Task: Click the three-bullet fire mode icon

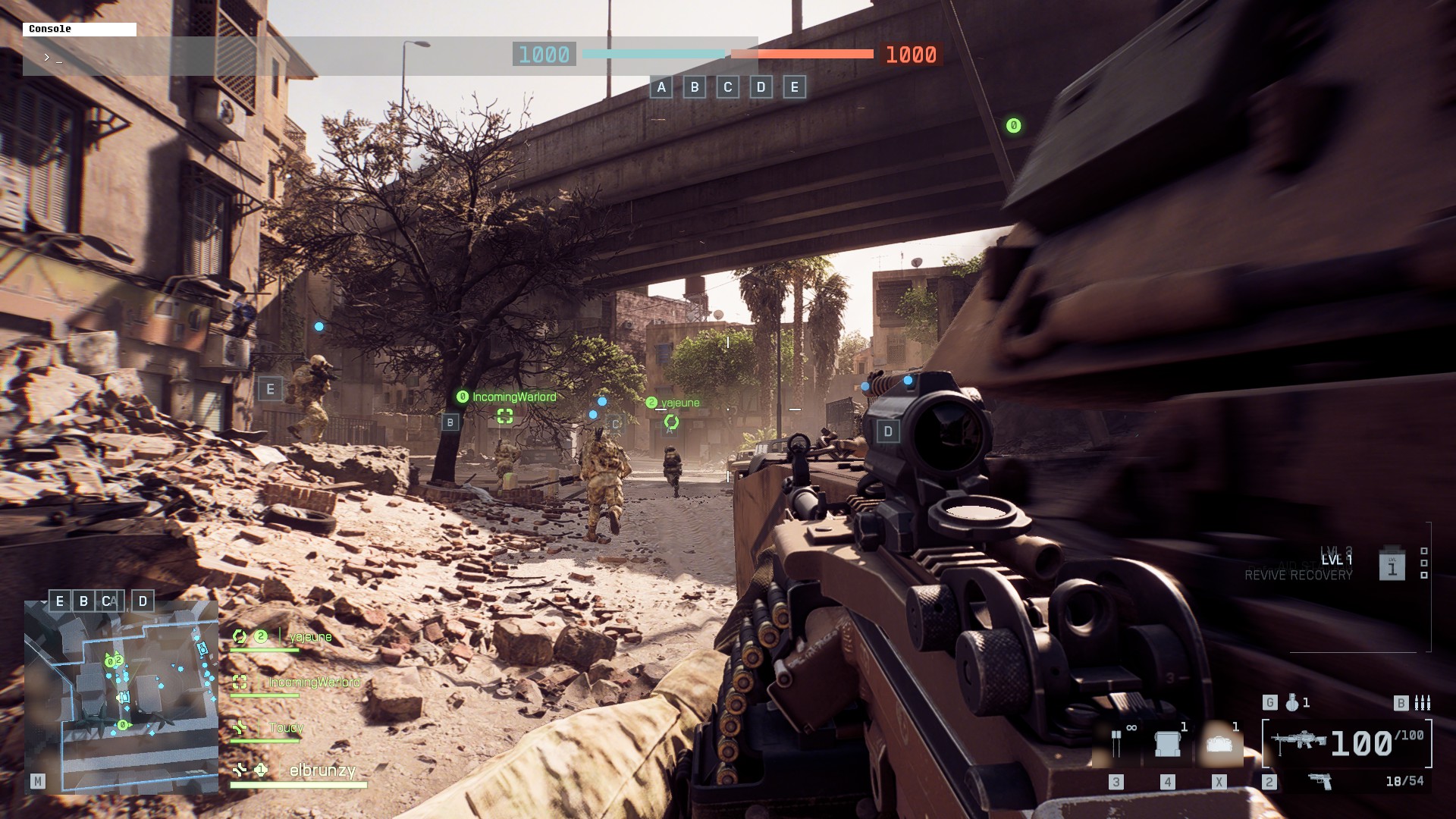Action: 1423,703
